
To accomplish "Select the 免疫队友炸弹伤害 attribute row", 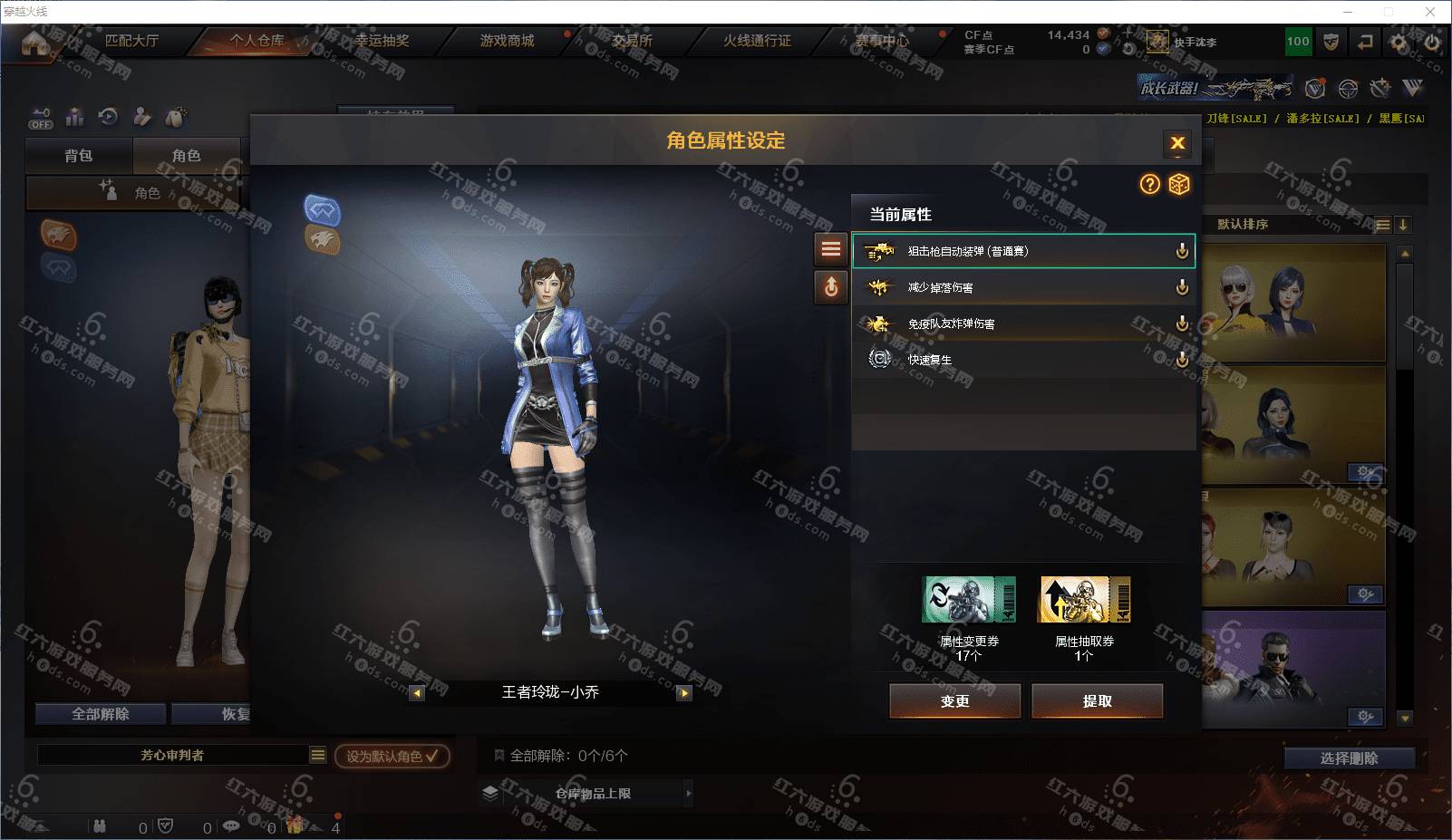I will click(1022, 323).
